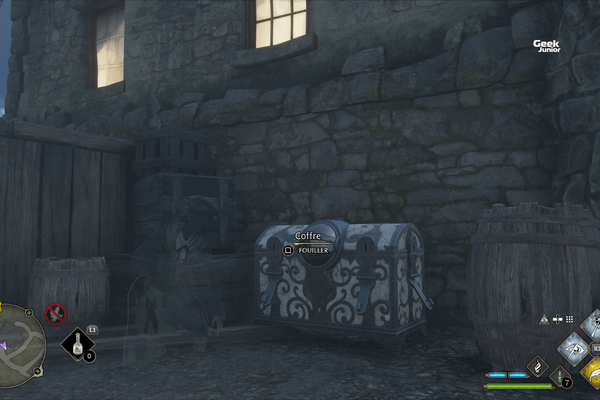The width and height of the screenshot is (600, 400).
Task: Click the crossed-out flying mount icon
Action: pyautogui.click(x=56, y=314)
